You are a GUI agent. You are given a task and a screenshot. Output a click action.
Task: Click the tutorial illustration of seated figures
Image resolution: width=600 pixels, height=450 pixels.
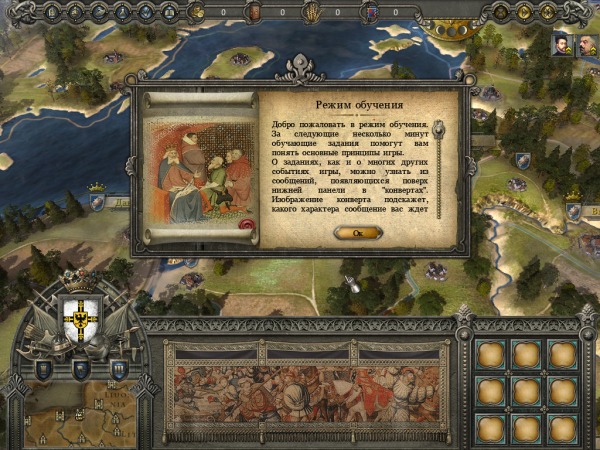pyautogui.click(x=198, y=170)
